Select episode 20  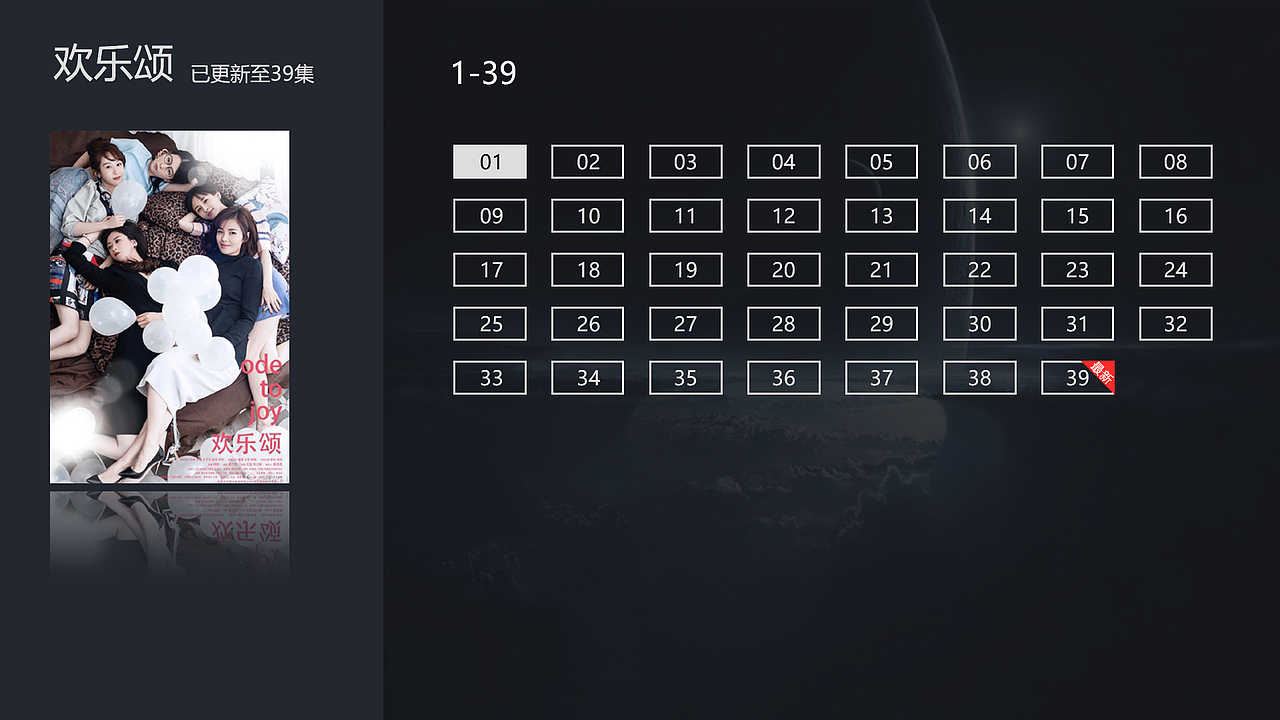click(783, 269)
